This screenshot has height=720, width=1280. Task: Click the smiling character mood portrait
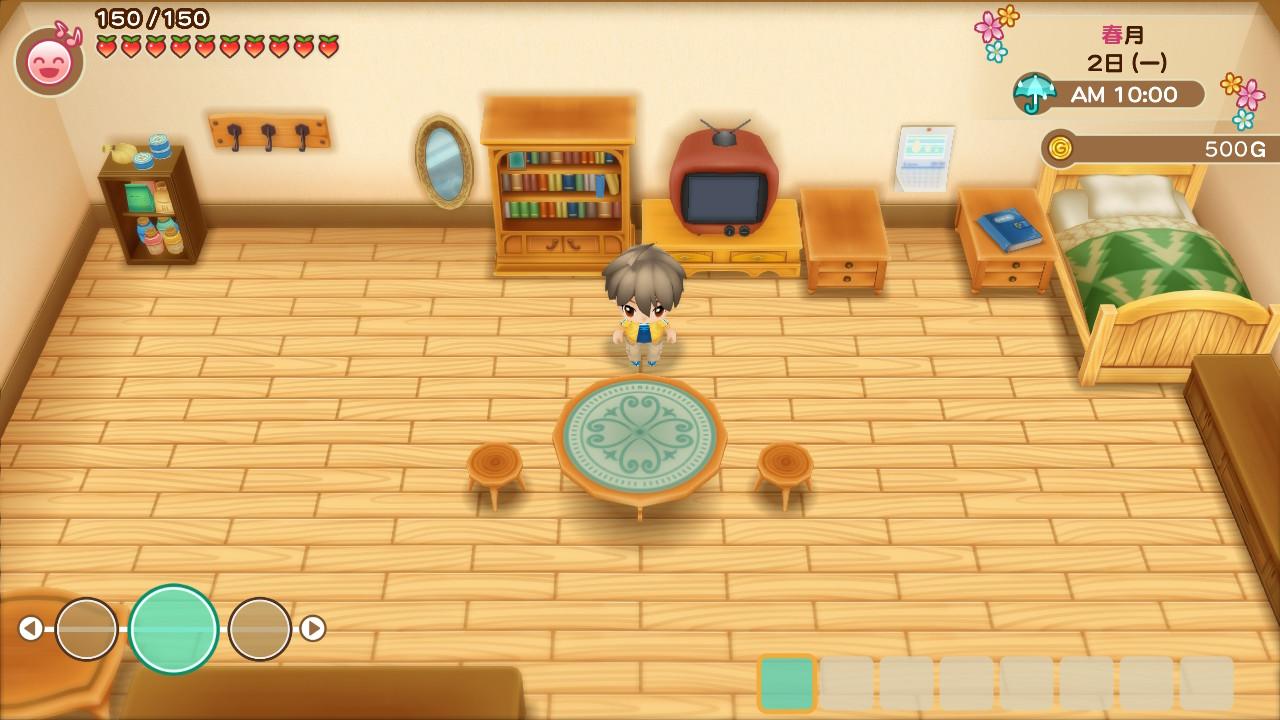[x=50, y=62]
